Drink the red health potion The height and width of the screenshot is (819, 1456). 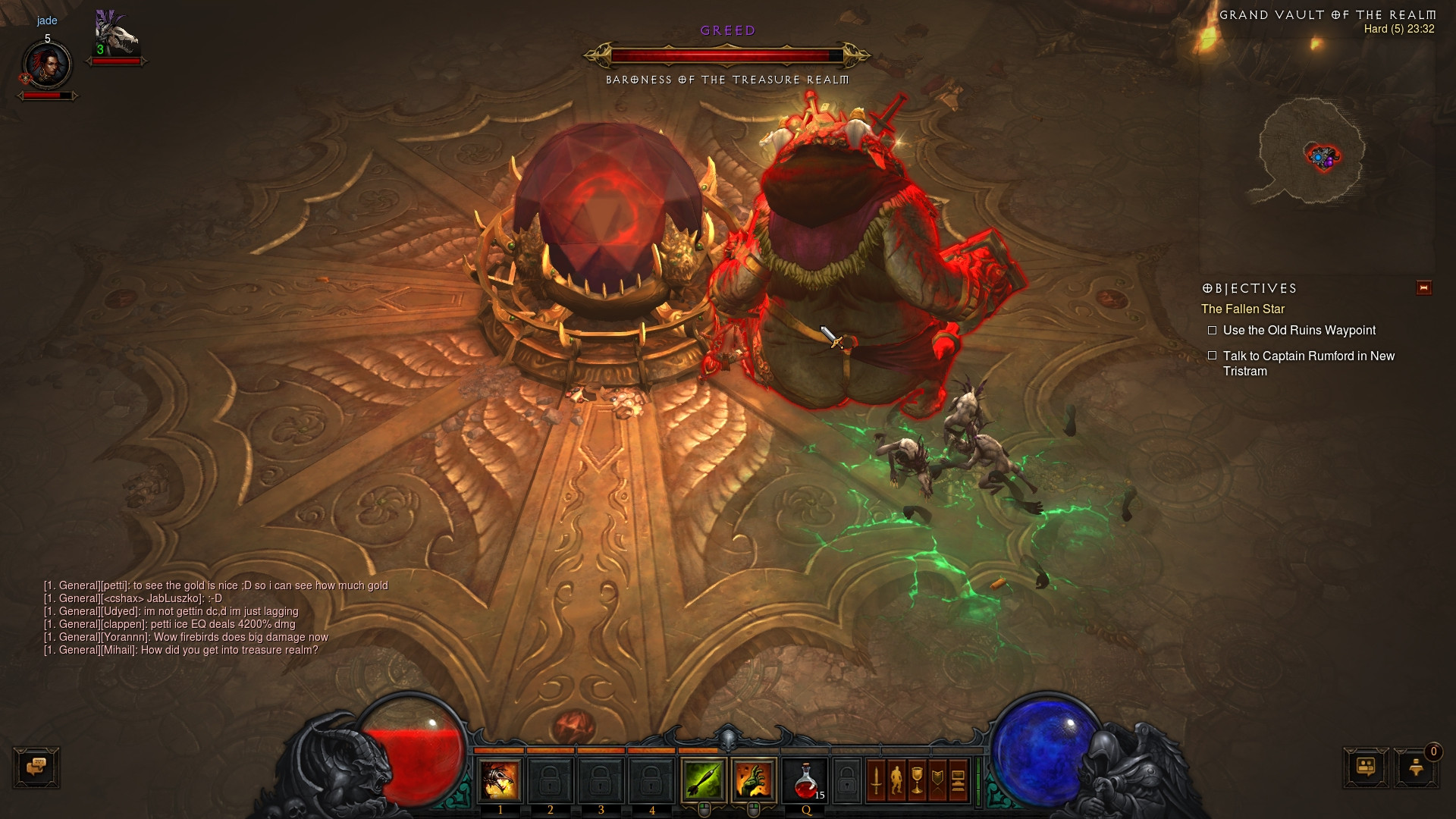tap(805, 780)
